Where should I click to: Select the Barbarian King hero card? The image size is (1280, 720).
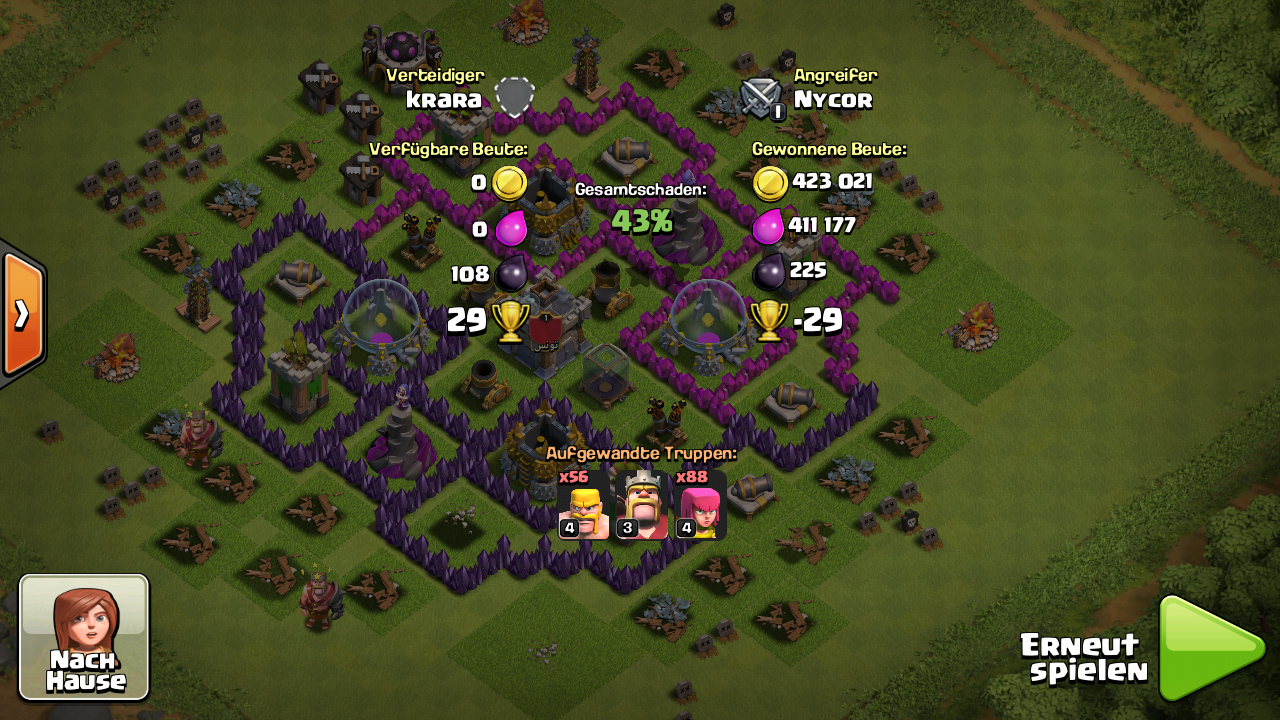[x=641, y=505]
